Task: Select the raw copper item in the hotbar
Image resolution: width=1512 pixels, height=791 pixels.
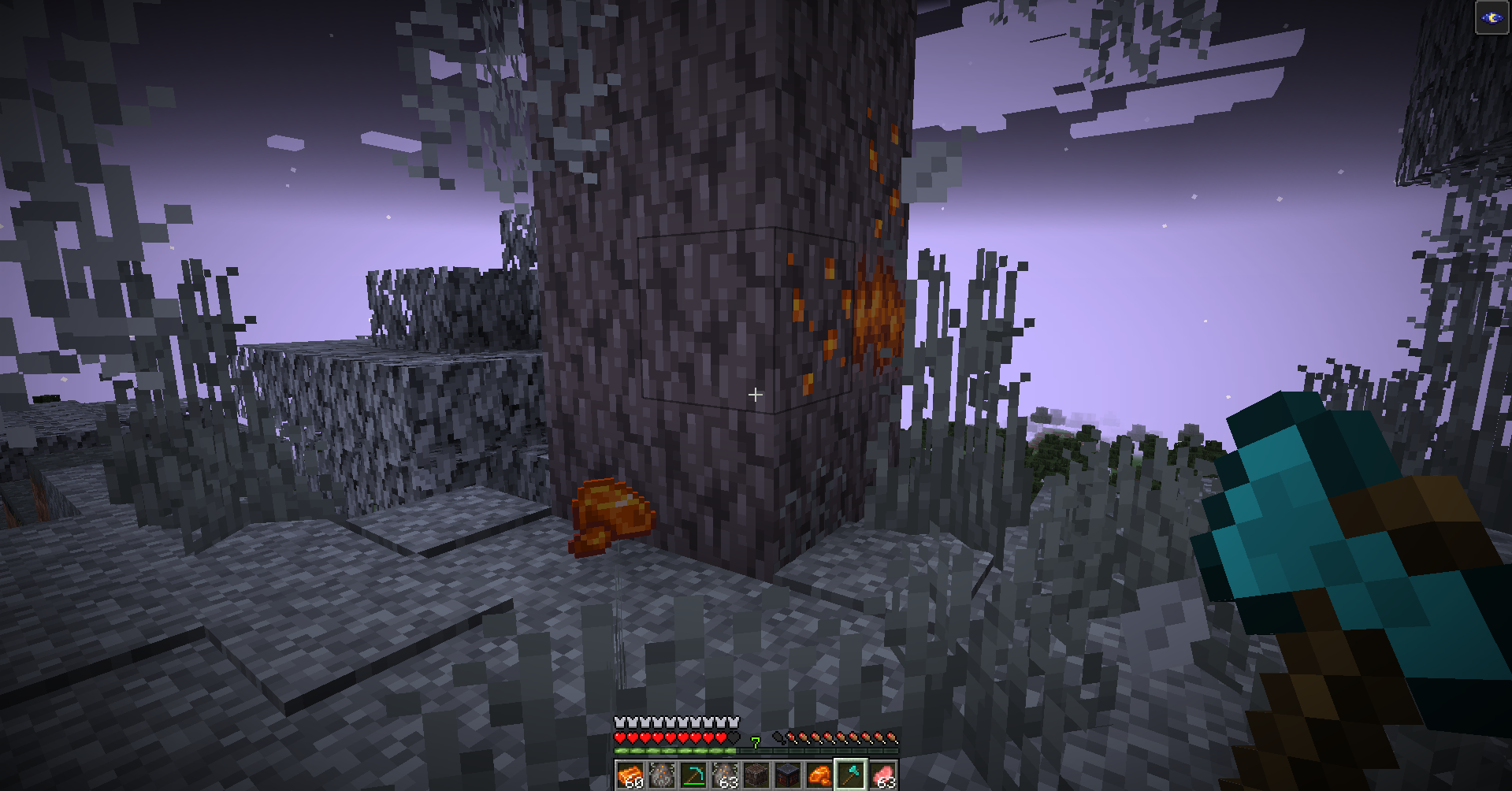Action: 819,775
